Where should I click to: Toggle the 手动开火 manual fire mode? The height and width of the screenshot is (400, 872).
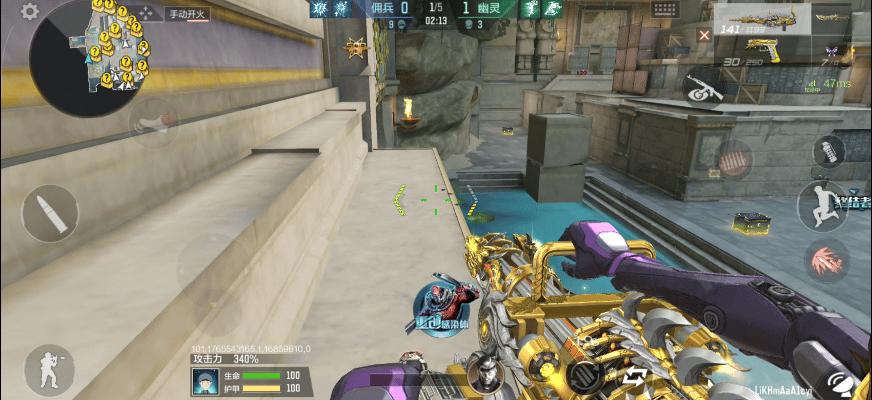pos(187,14)
